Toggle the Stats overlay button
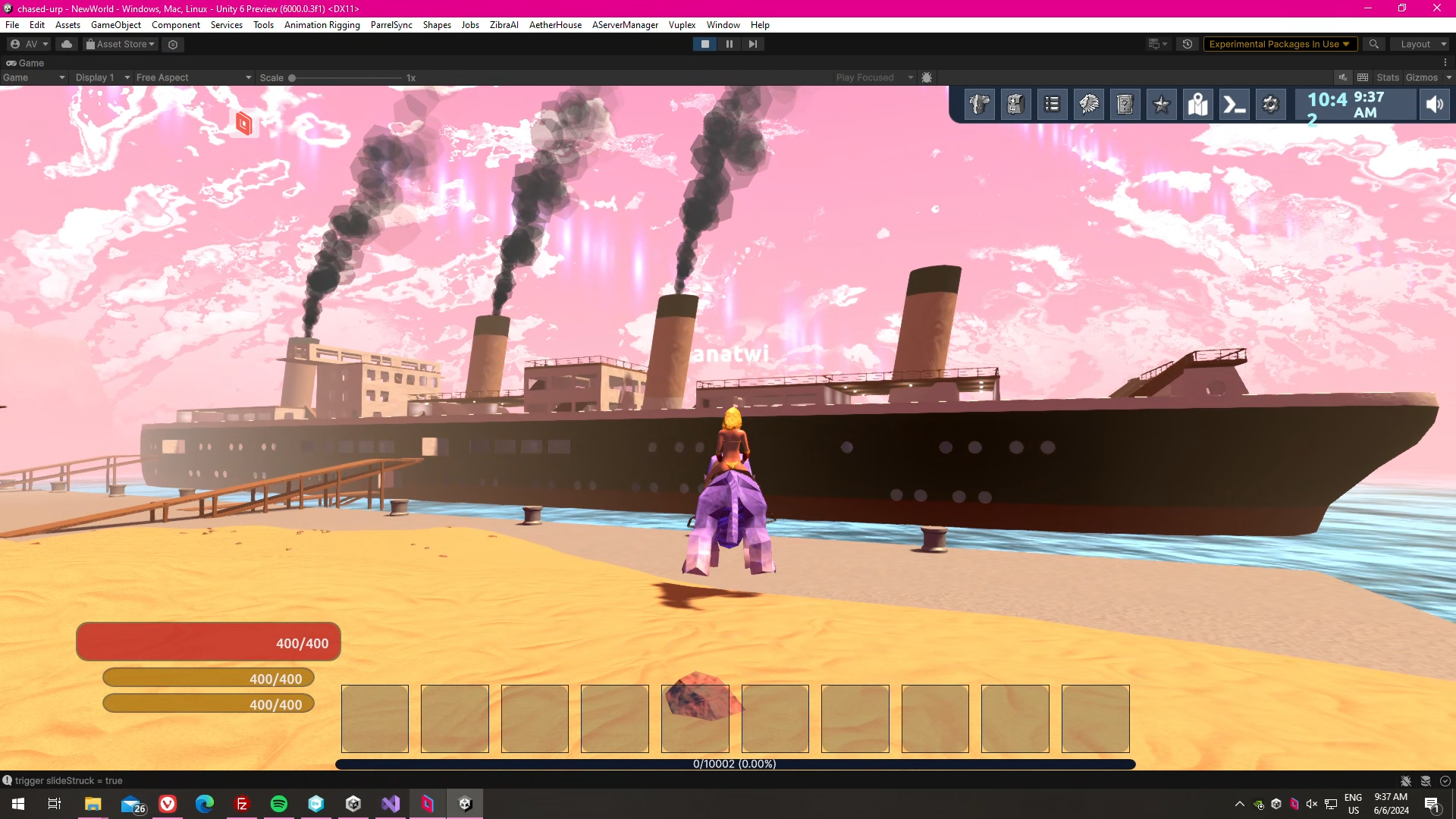The height and width of the screenshot is (819, 1456). [x=1387, y=77]
